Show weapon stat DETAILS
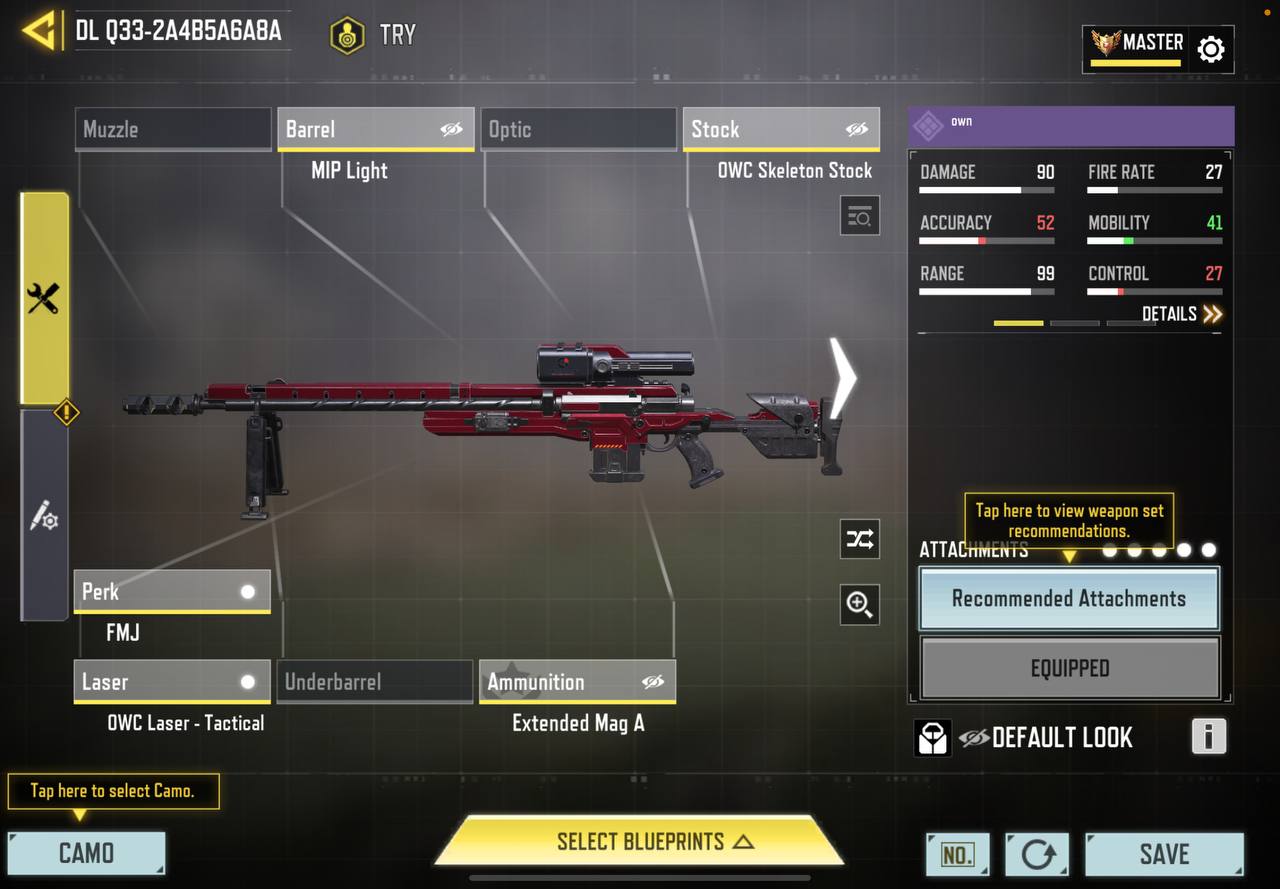1280x889 pixels. (1182, 314)
